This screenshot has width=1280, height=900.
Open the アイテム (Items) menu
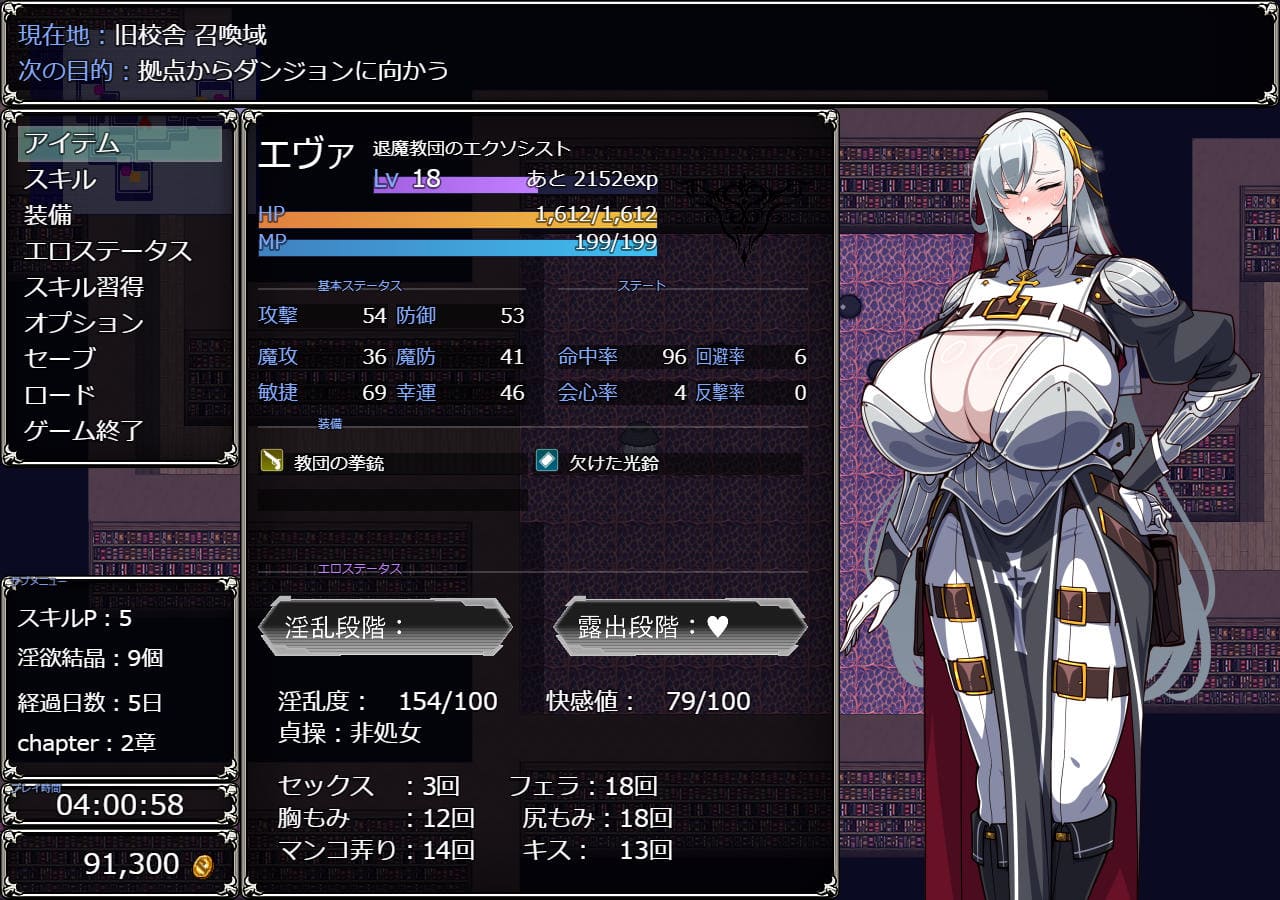click(x=72, y=143)
